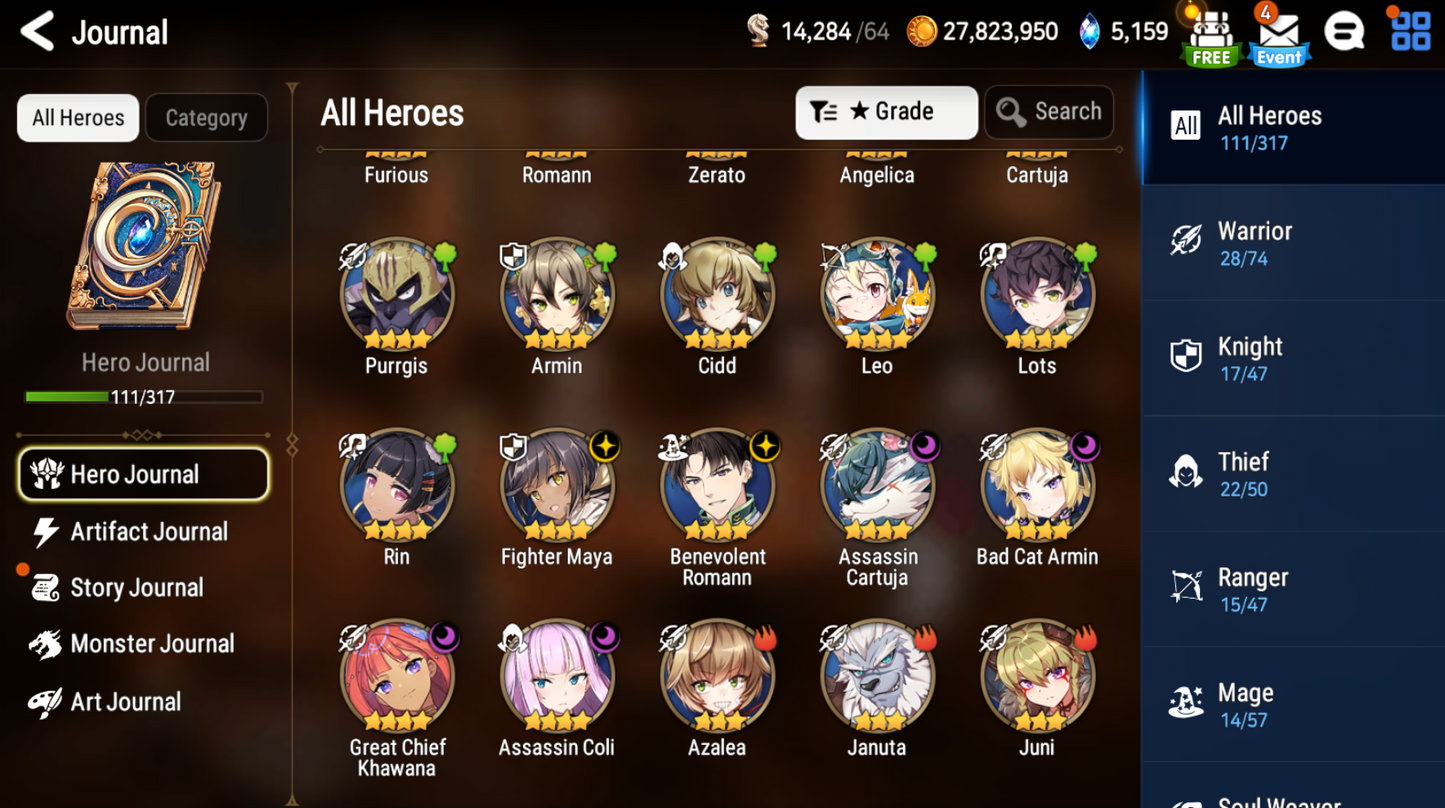Open the community chat icon
The image size is (1445, 808).
point(1344,30)
